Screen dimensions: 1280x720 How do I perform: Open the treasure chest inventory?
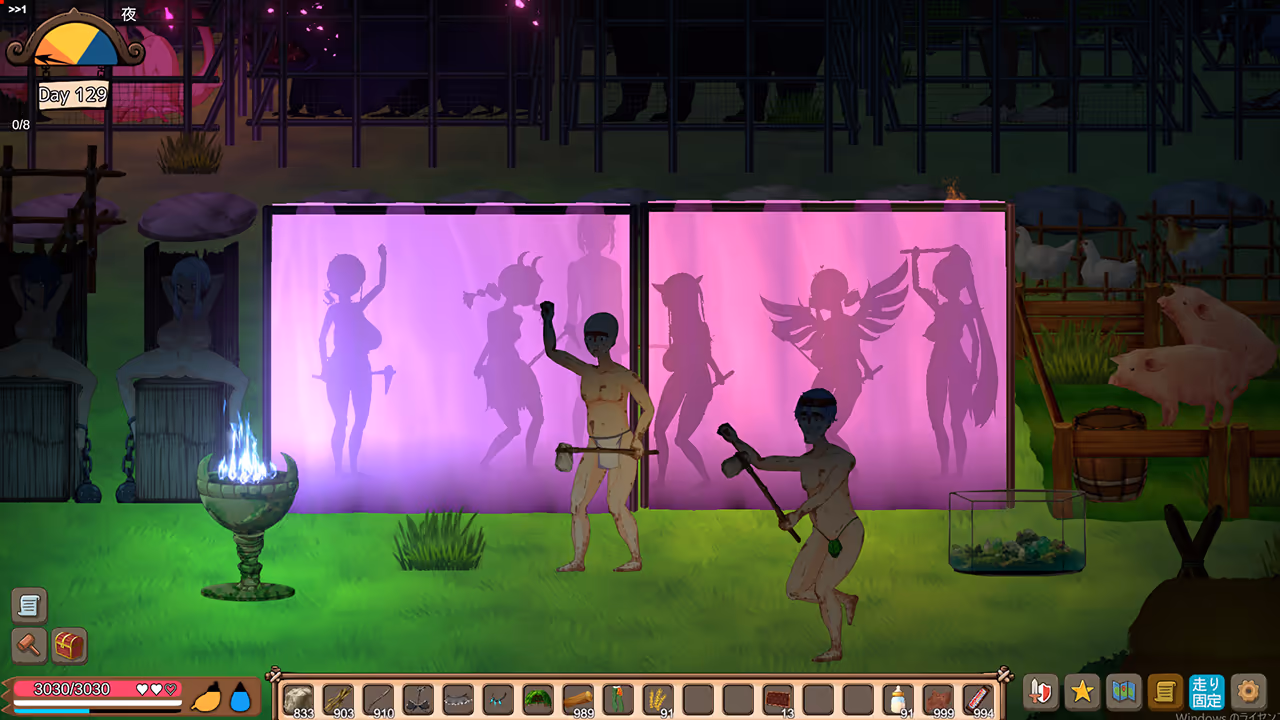pos(69,646)
